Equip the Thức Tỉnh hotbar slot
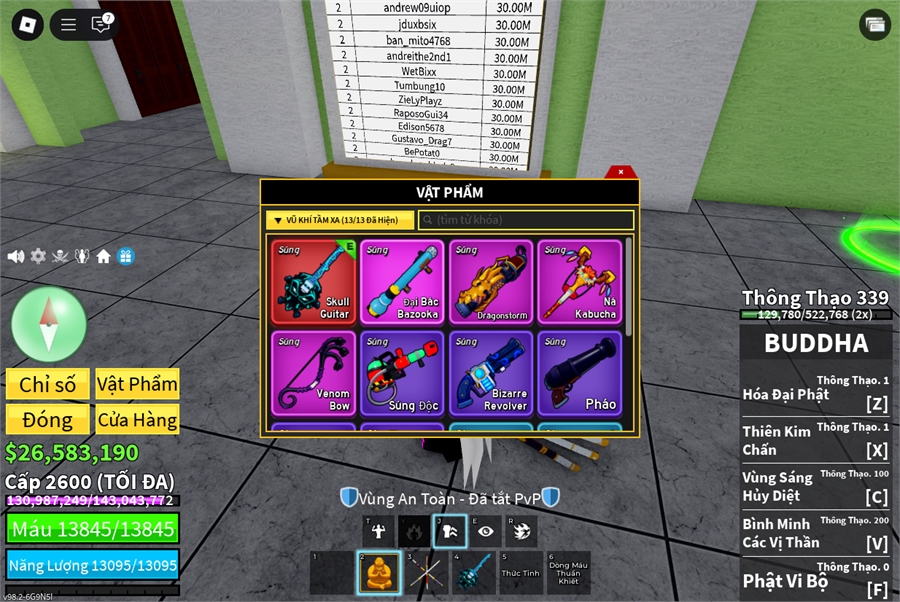The height and width of the screenshot is (602, 900). pos(520,572)
